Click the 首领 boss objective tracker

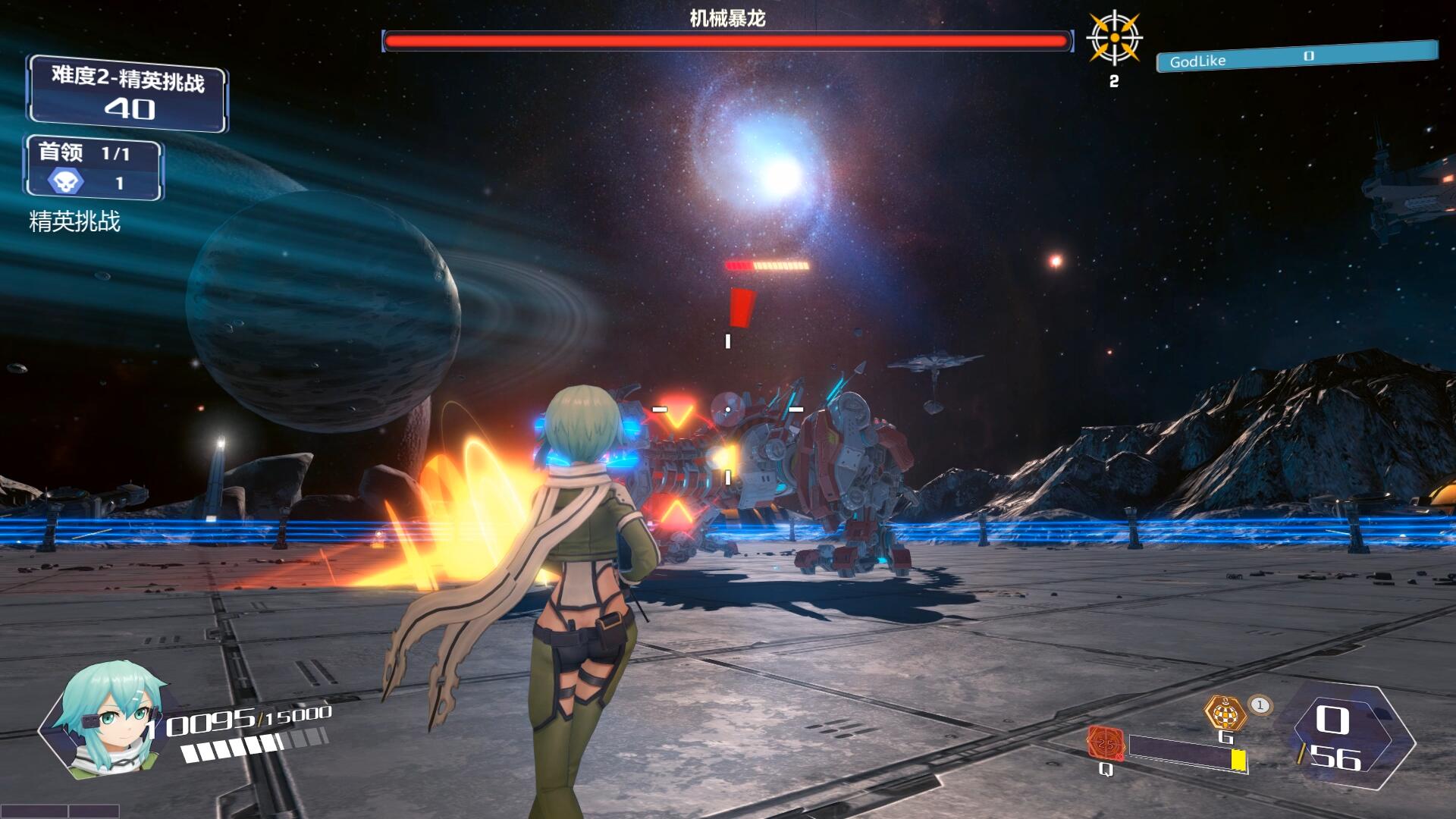point(94,168)
